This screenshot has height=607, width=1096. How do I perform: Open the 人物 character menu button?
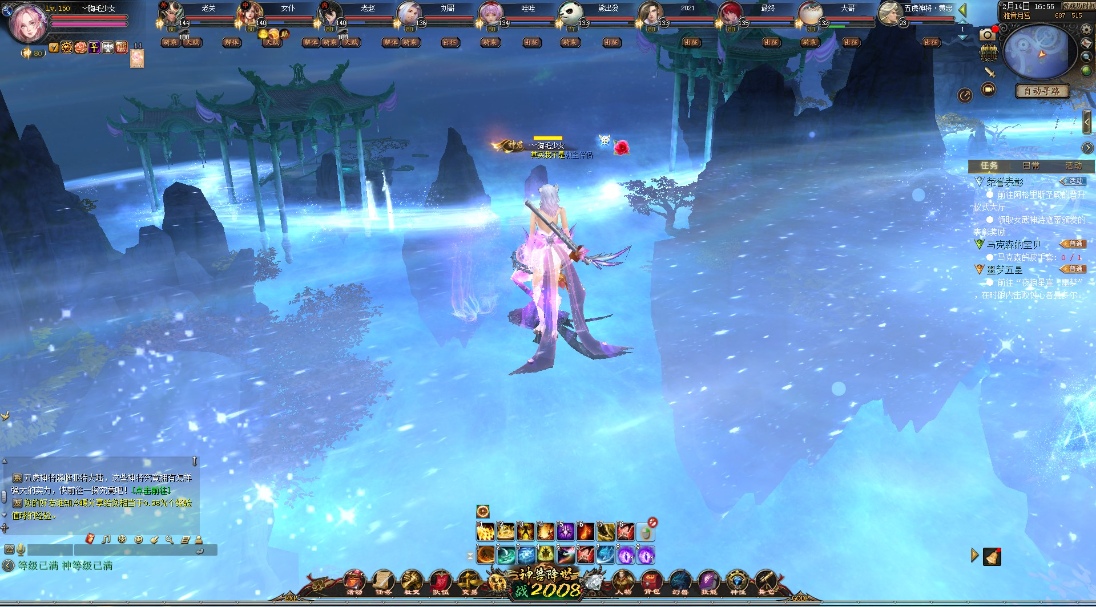[623, 580]
